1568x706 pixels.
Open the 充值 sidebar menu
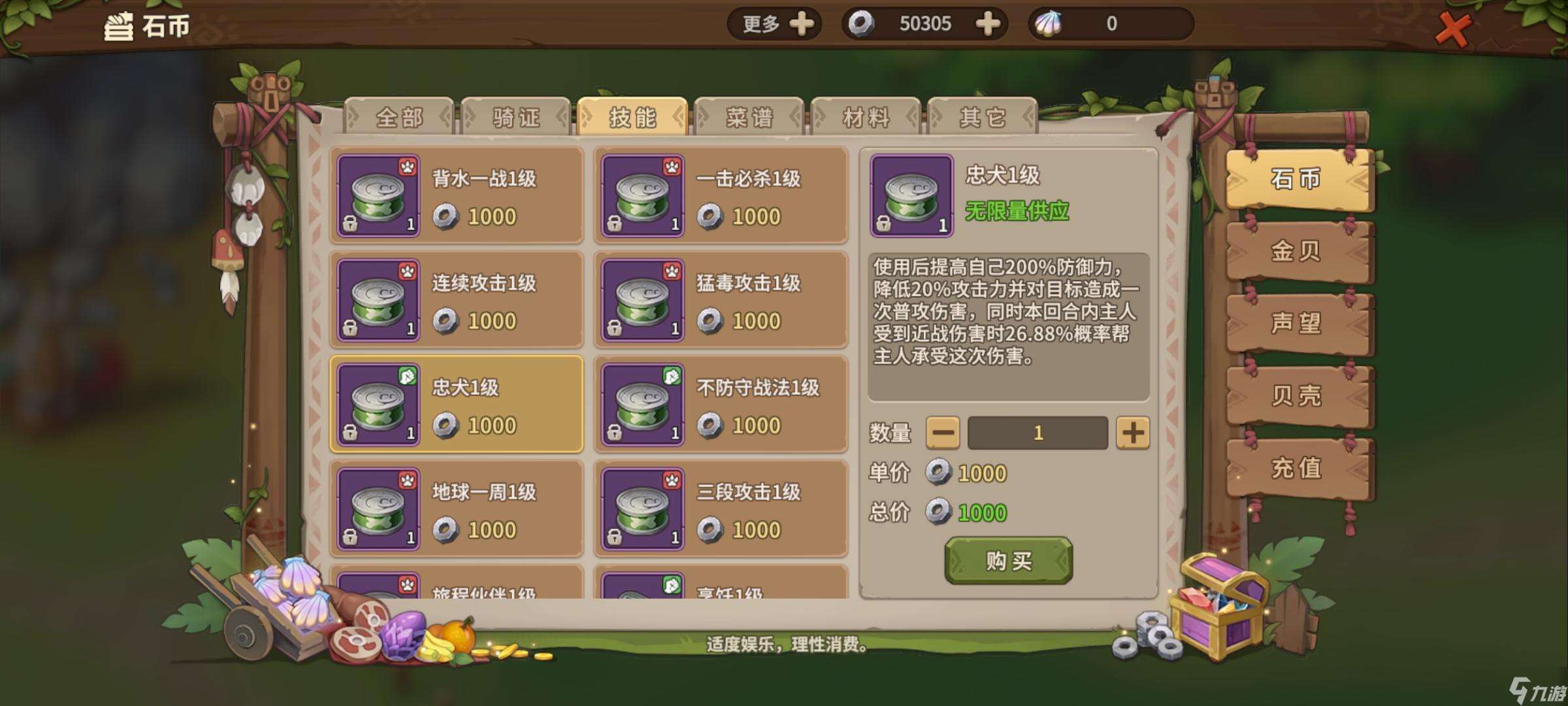pos(1298,469)
